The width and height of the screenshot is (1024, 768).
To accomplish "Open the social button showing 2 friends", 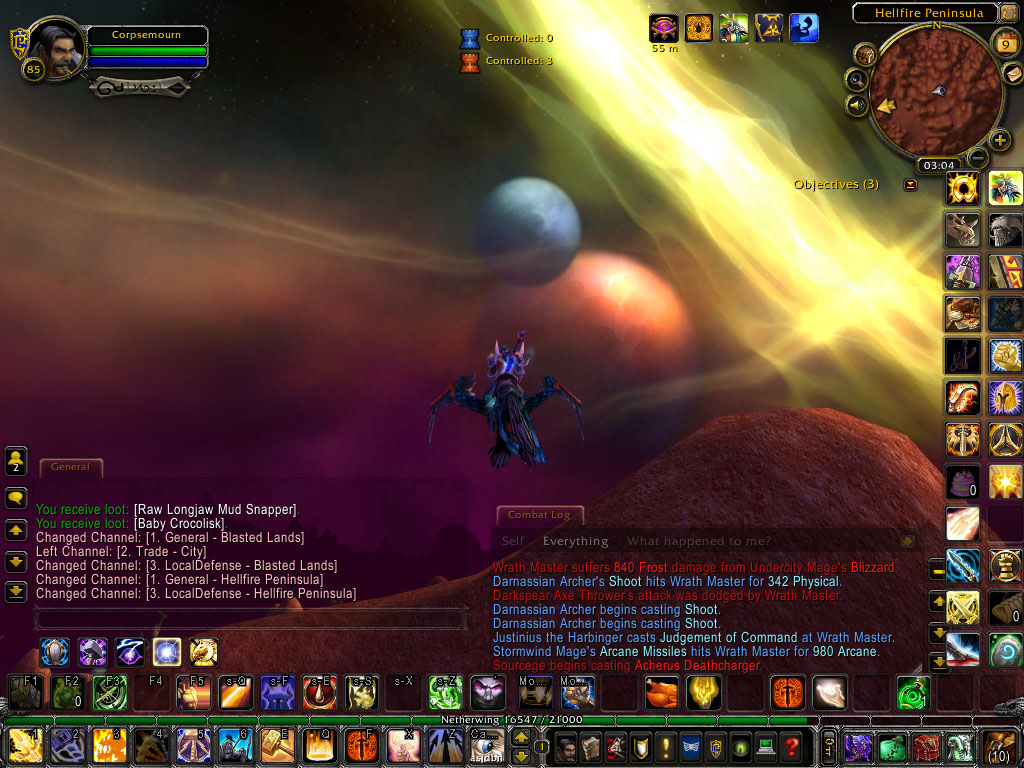I will (16, 462).
